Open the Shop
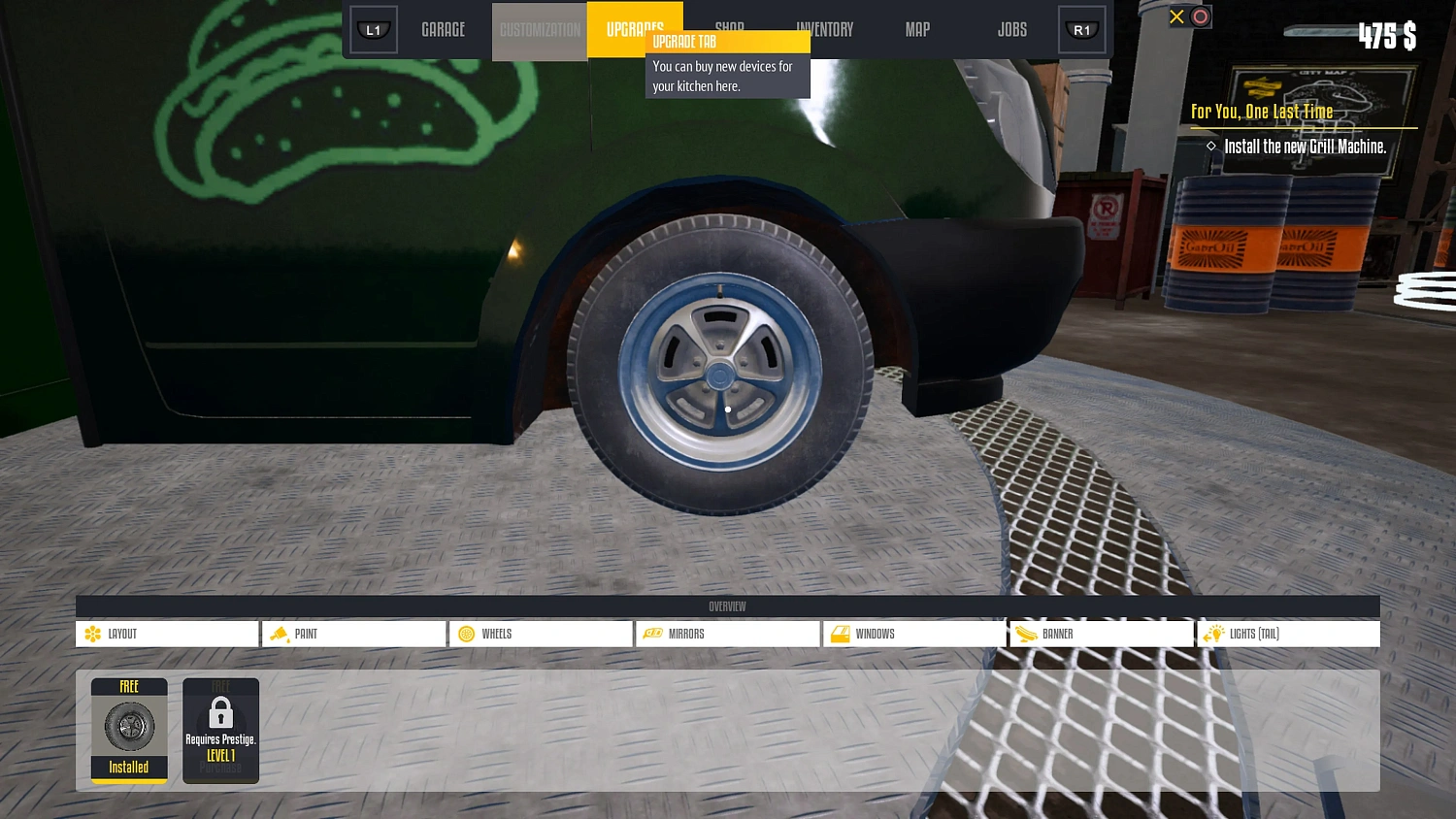 [729, 29]
